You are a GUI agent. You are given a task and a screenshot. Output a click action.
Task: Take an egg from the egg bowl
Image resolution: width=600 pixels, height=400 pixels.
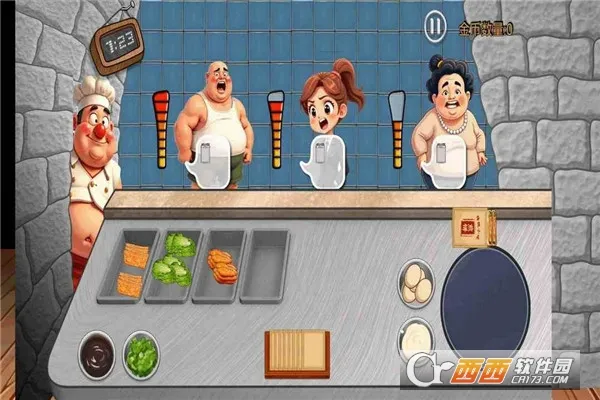416,281
